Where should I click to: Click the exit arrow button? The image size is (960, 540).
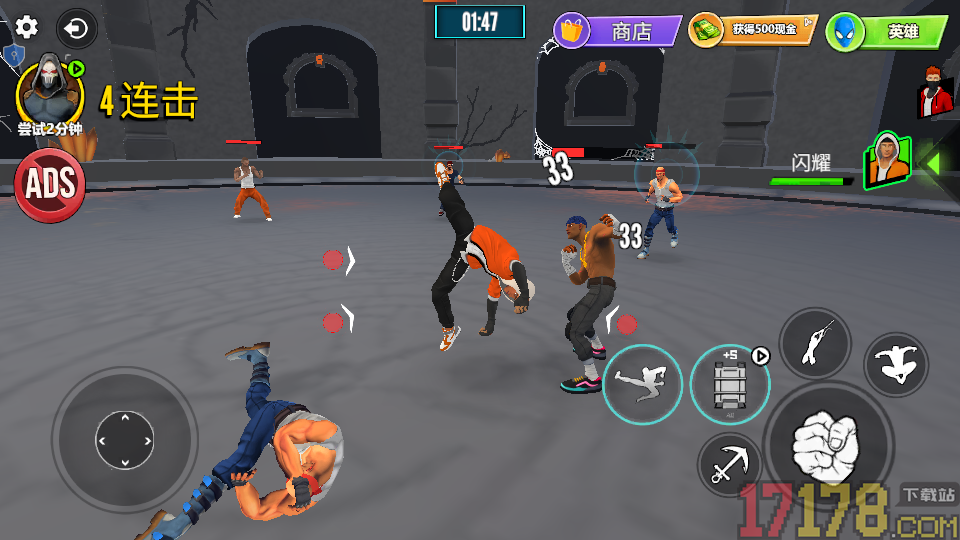point(76,28)
